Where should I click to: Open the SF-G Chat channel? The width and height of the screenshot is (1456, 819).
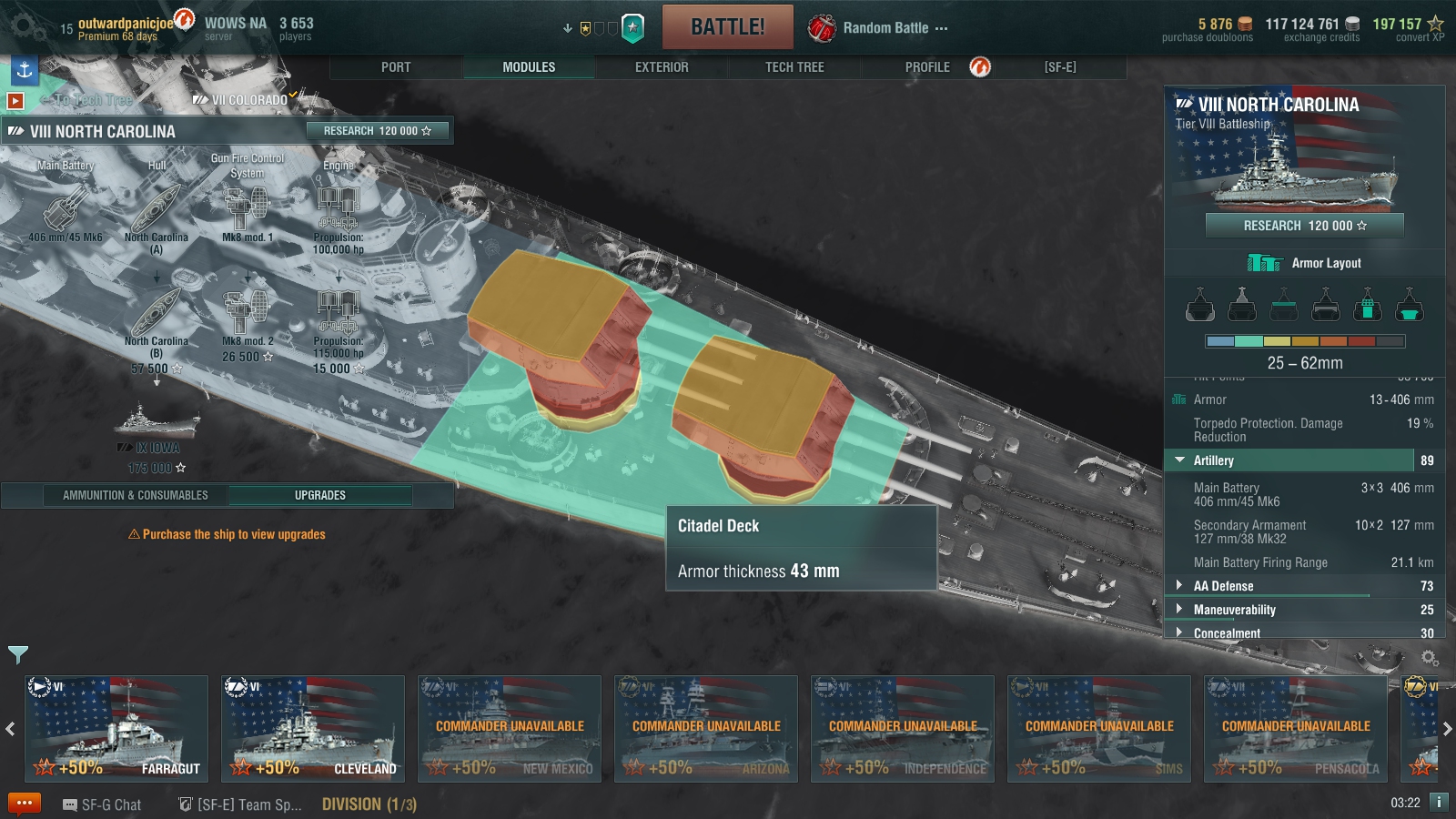[102, 804]
